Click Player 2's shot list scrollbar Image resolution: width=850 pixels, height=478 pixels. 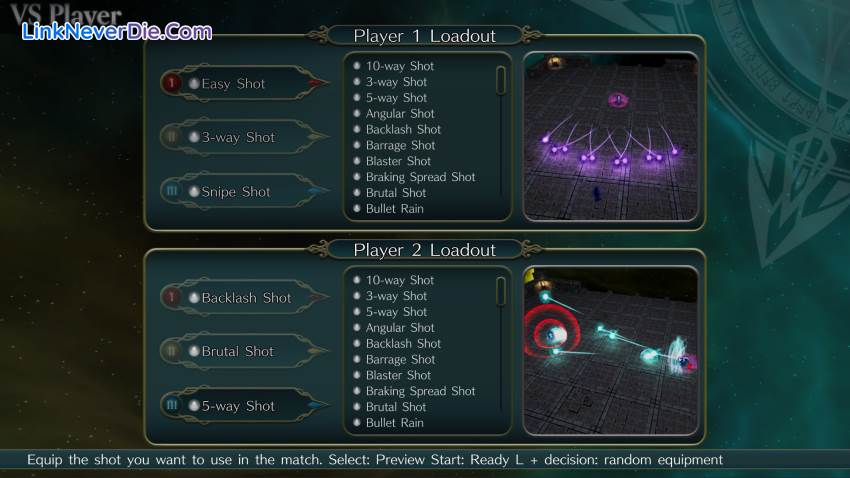[x=501, y=291]
